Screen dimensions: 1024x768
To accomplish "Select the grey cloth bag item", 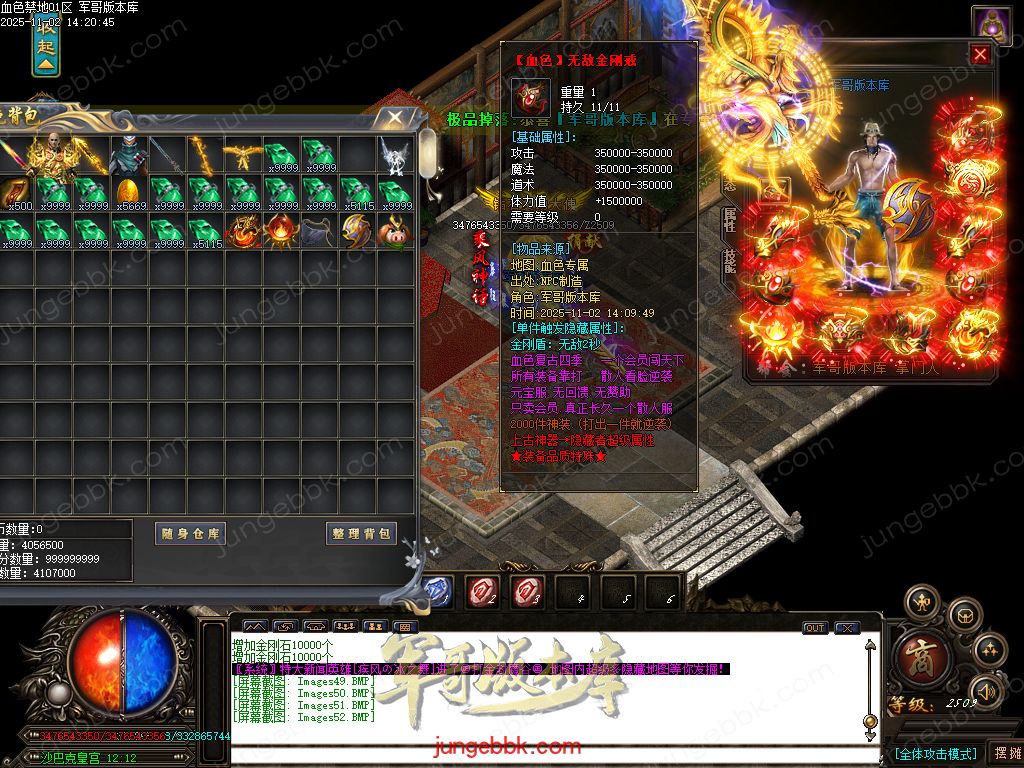I will tap(317, 231).
